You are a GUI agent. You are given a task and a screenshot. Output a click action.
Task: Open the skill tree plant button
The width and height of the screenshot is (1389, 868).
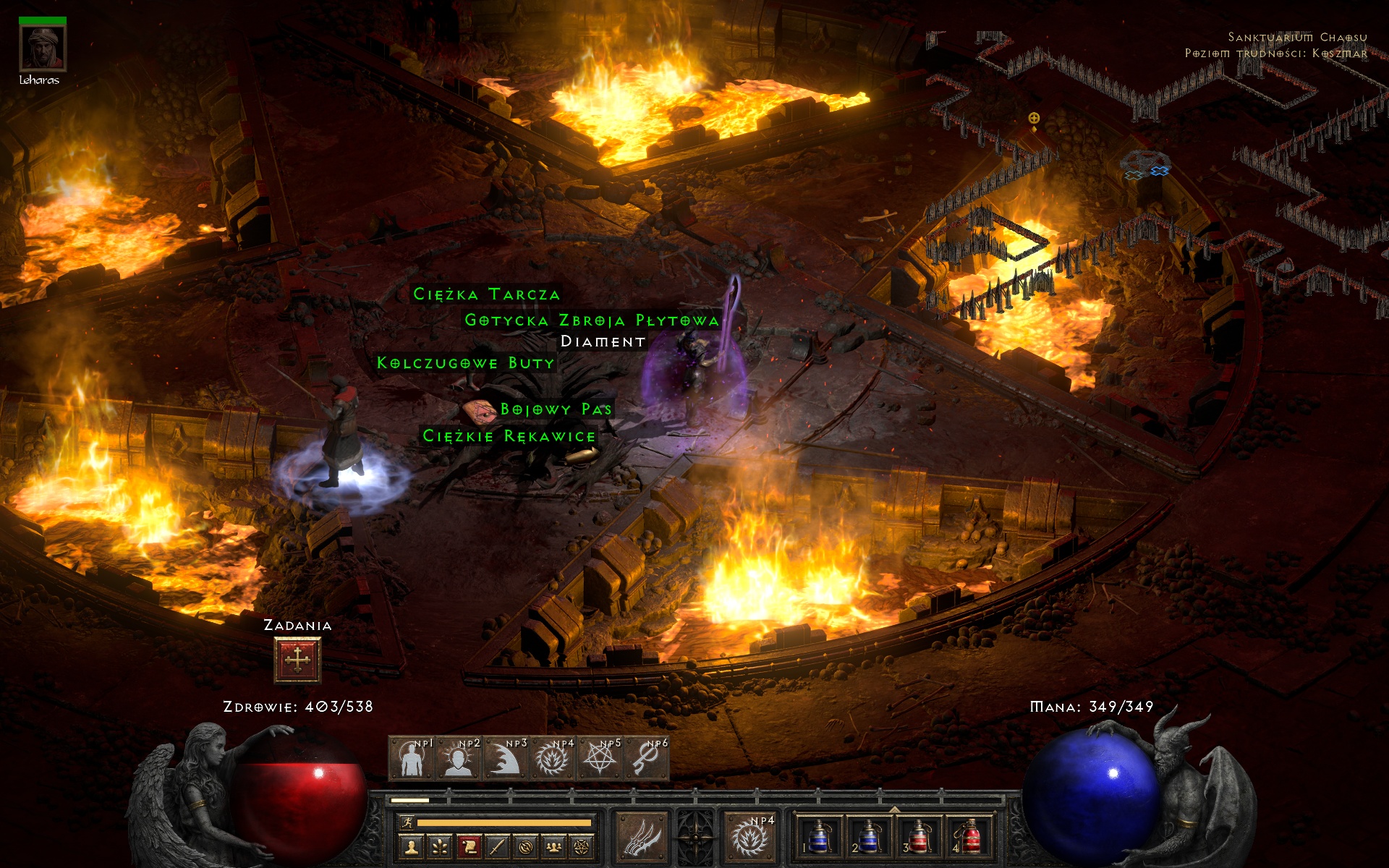pos(440,846)
